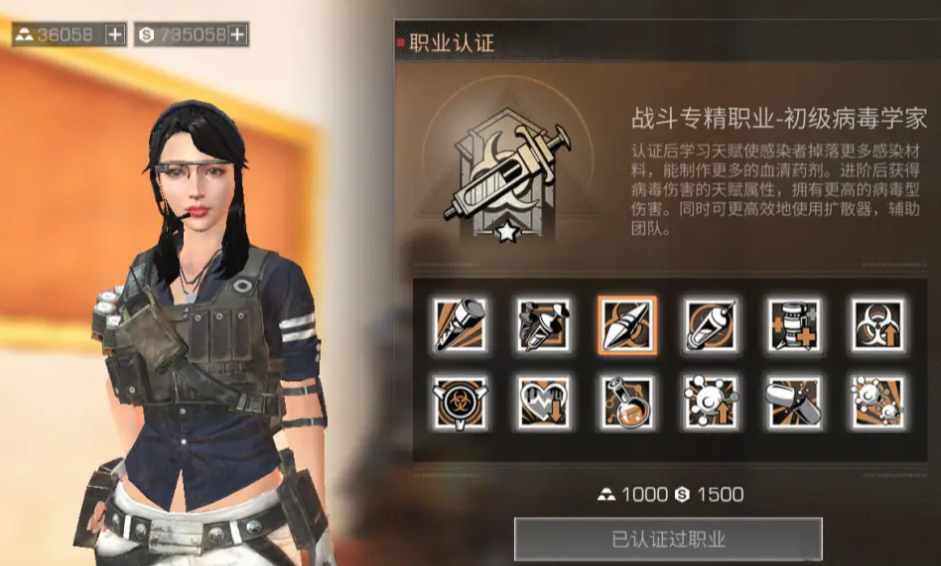Pick the medicine bottle with crosses talent

click(x=795, y=324)
